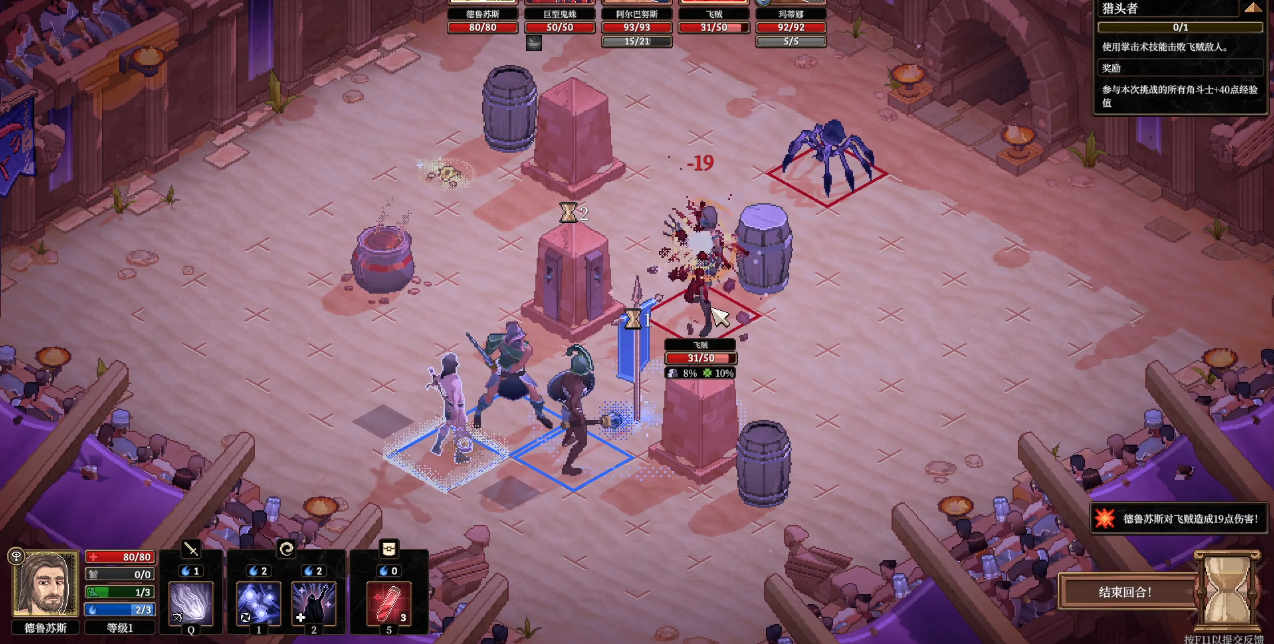Image resolution: width=1274 pixels, height=644 pixels.
Task: Collapse the 猎头者 challenge panel
Action: (x=1253, y=8)
